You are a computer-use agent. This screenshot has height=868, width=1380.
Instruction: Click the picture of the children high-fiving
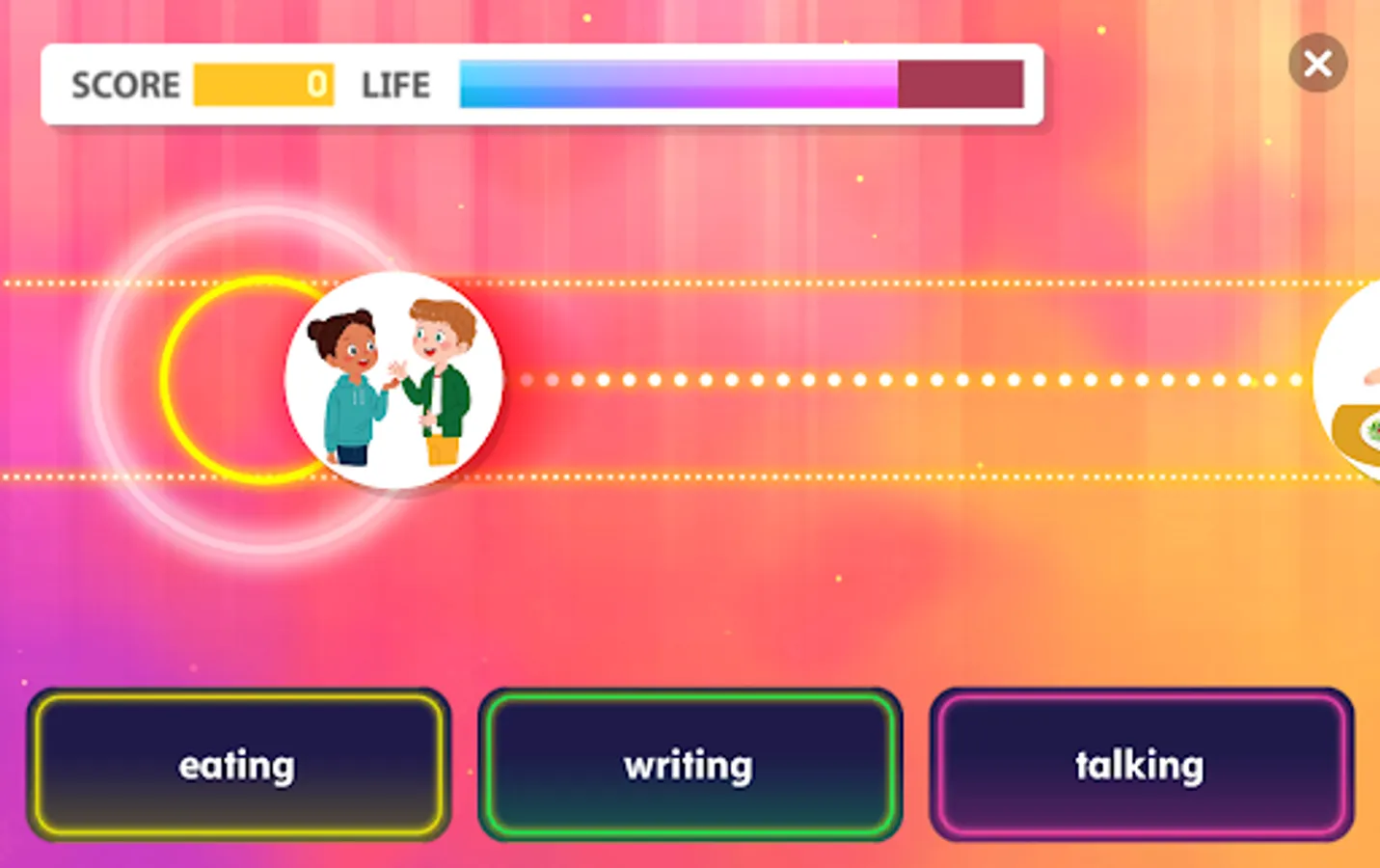click(393, 378)
